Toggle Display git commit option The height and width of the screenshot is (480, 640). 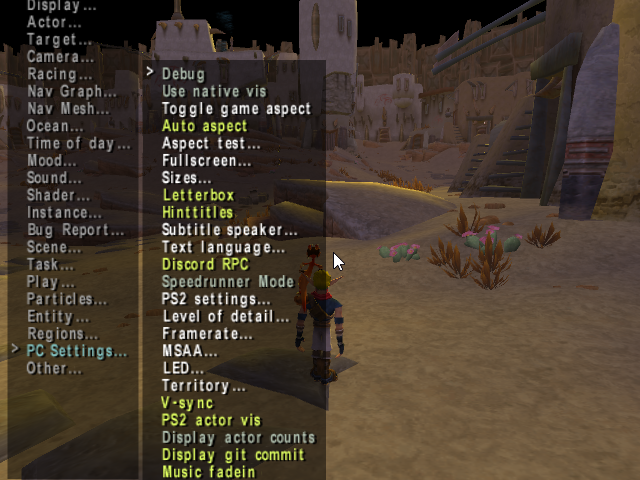[232, 455]
